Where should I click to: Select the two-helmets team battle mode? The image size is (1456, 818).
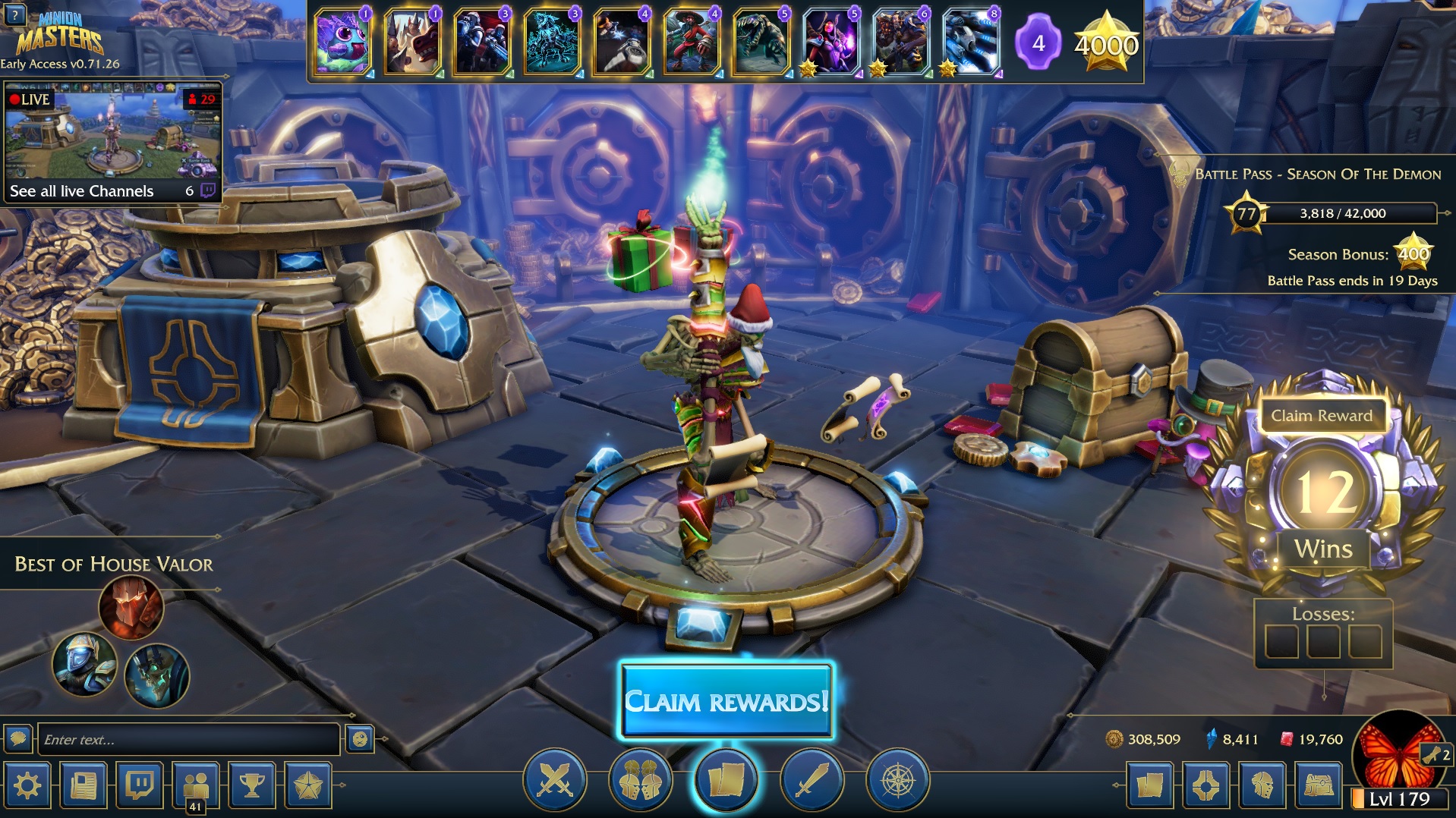(x=640, y=779)
